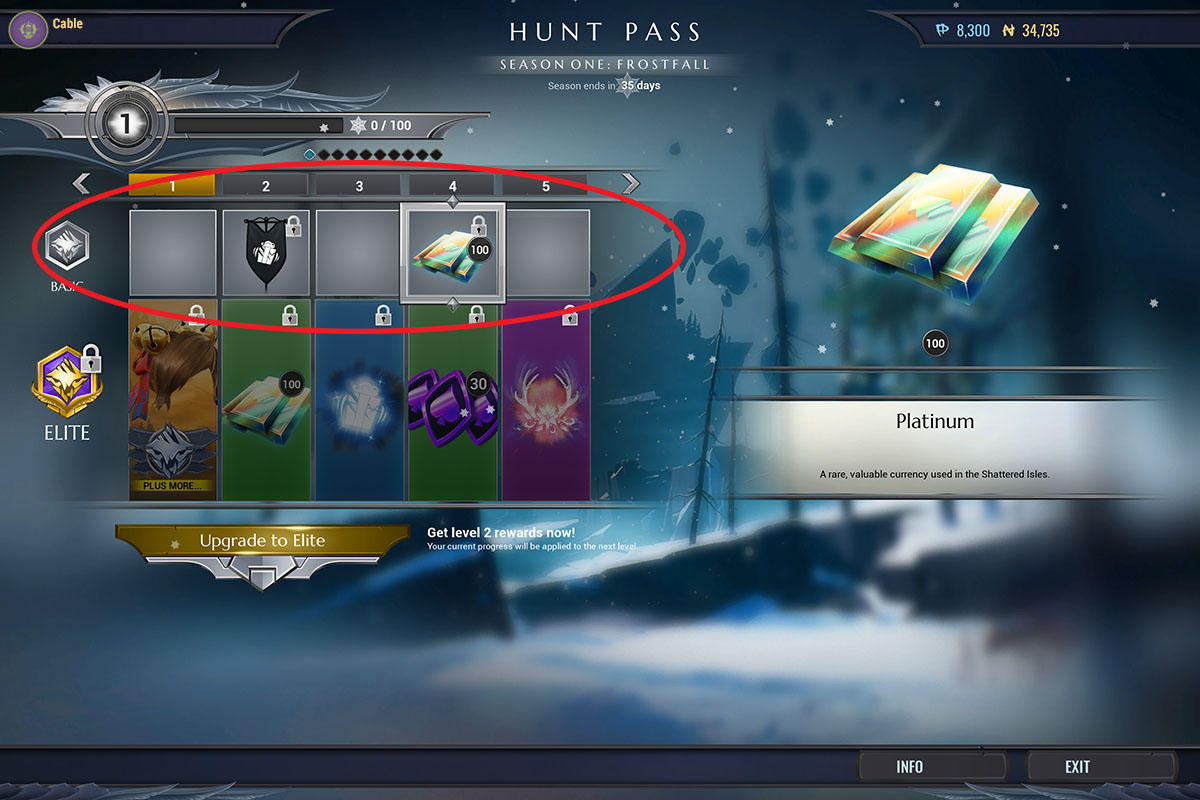Select the black banner basic reward
The height and width of the screenshot is (800, 1200).
pos(265,253)
